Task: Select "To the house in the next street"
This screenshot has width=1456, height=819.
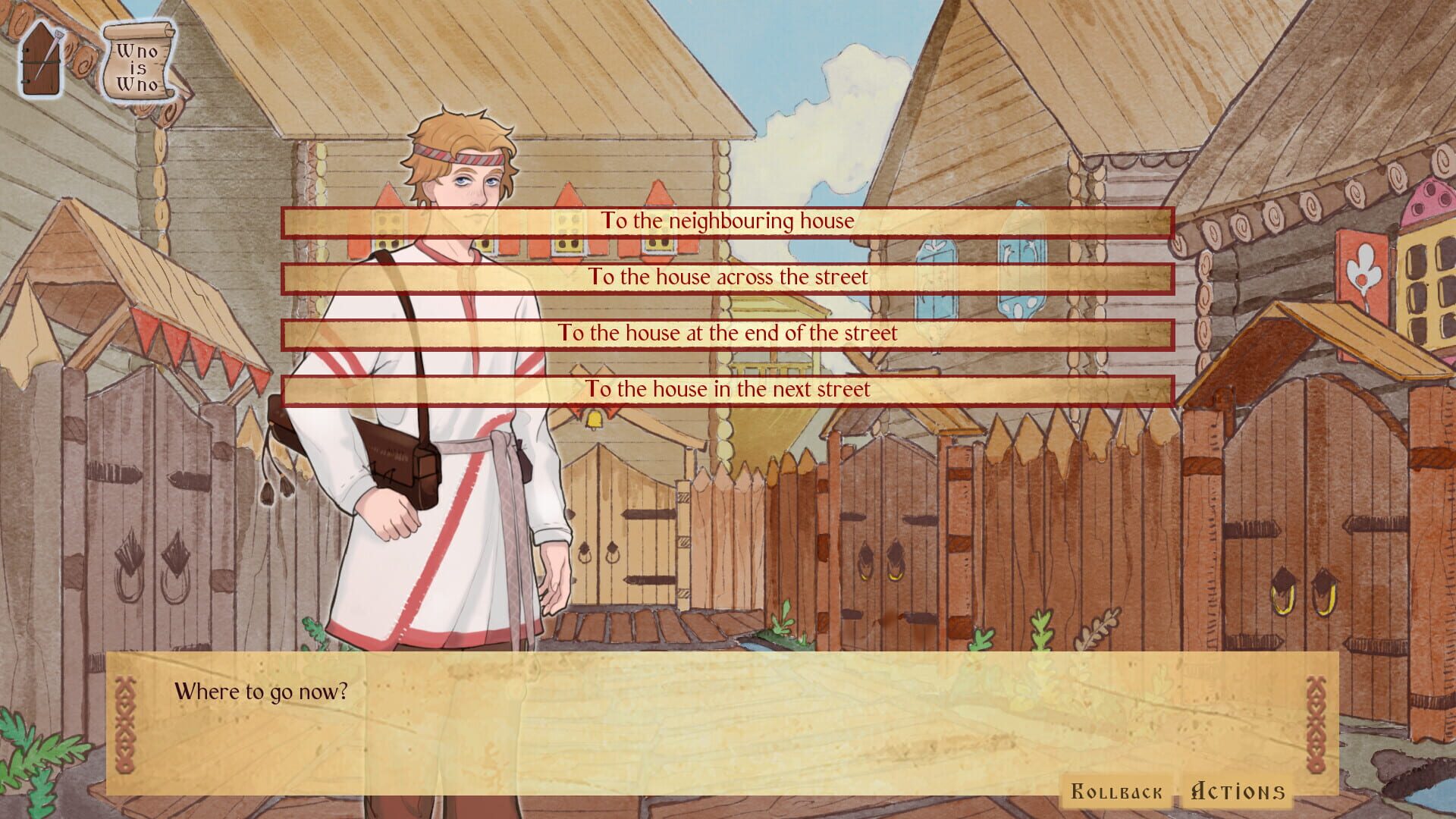Action: (x=726, y=389)
